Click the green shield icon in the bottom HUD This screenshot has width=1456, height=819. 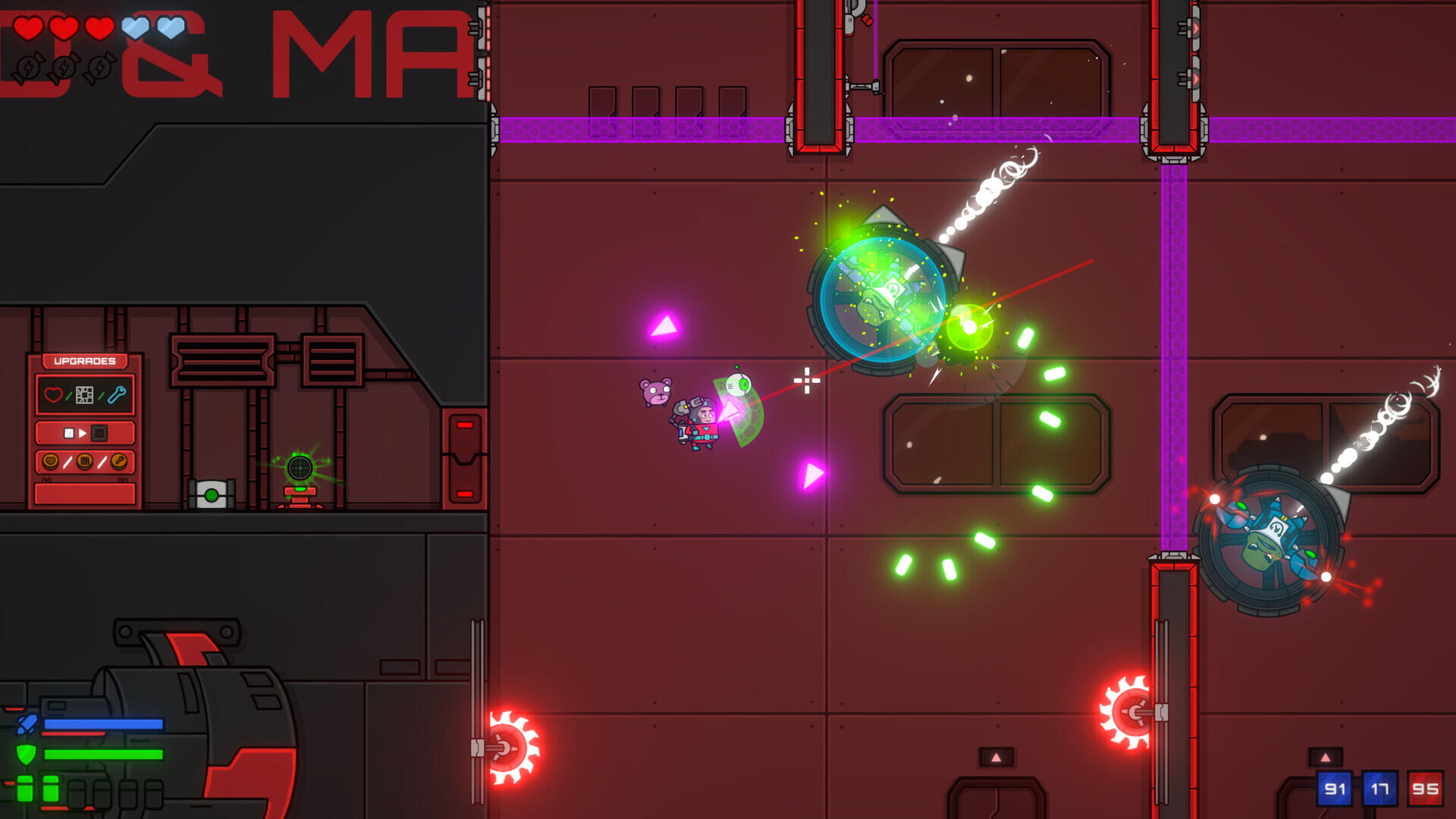26,755
